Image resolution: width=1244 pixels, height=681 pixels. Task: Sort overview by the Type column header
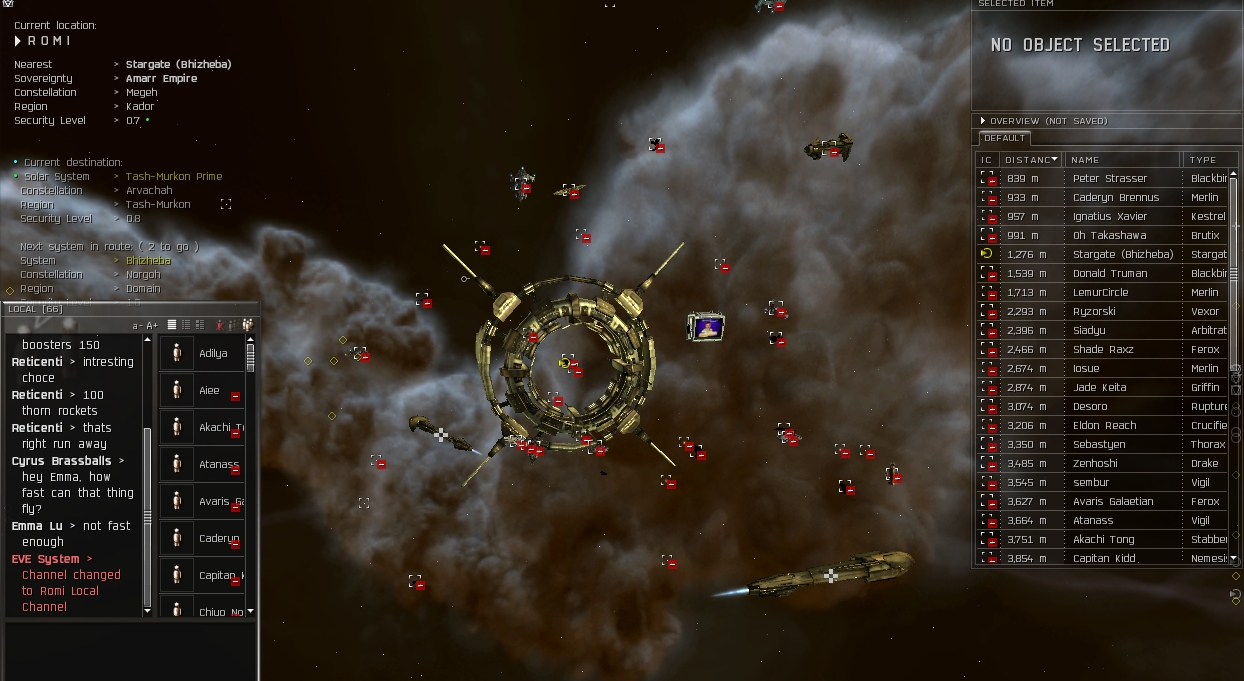(x=1204, y=159)
